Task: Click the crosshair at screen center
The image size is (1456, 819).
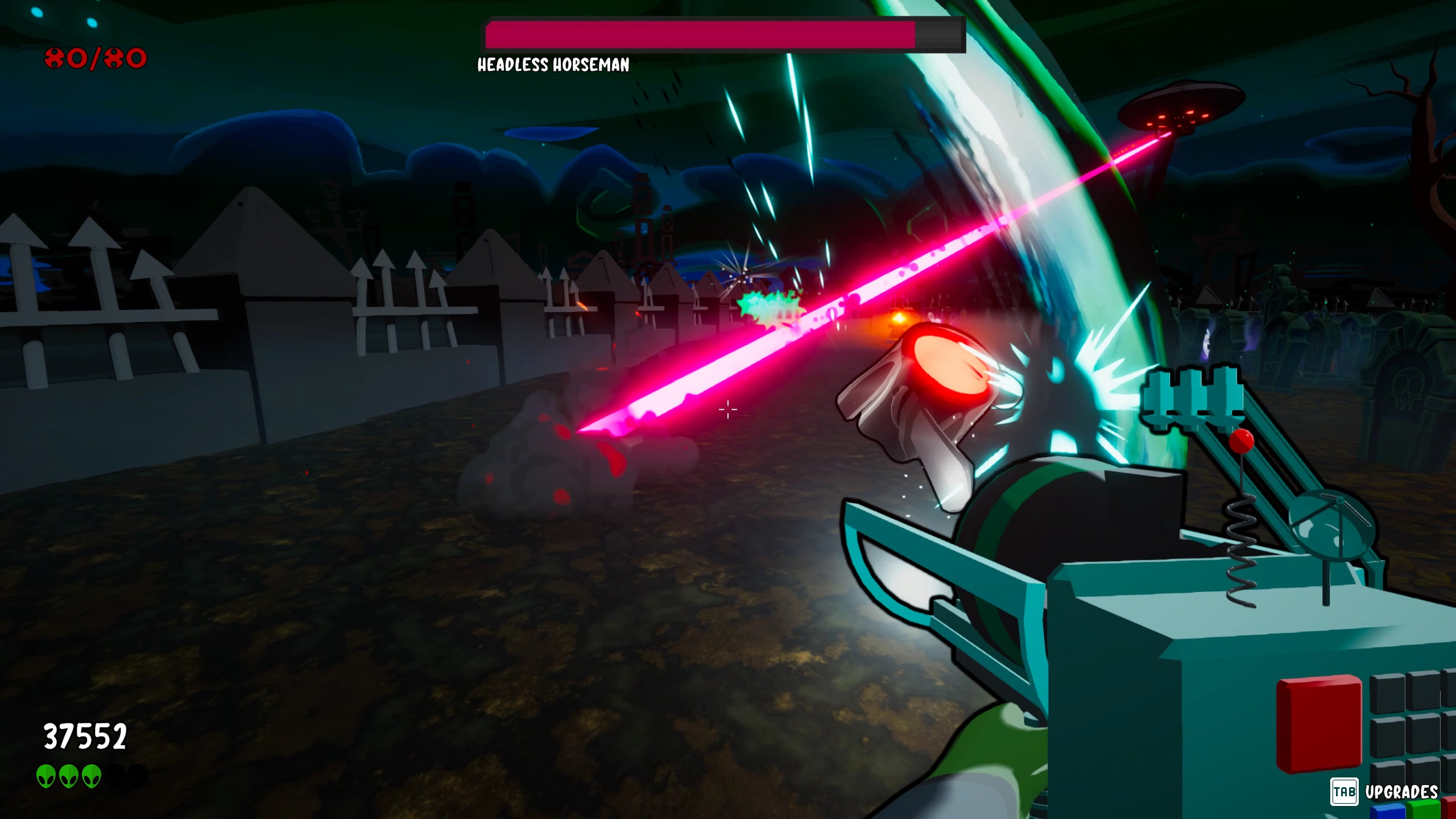Action: point(728,409)
